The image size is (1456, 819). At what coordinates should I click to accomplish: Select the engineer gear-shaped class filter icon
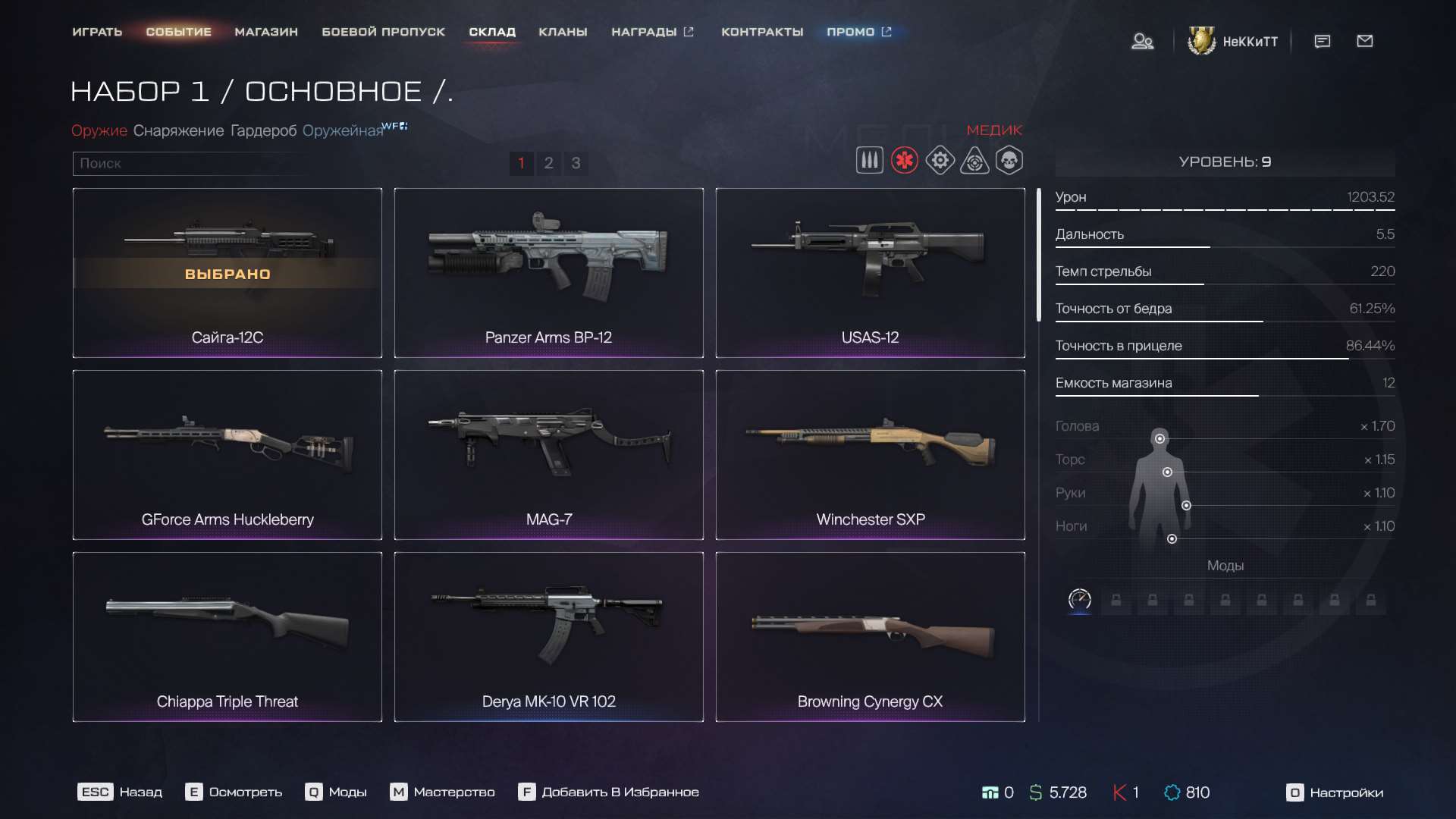pos(940,160)
